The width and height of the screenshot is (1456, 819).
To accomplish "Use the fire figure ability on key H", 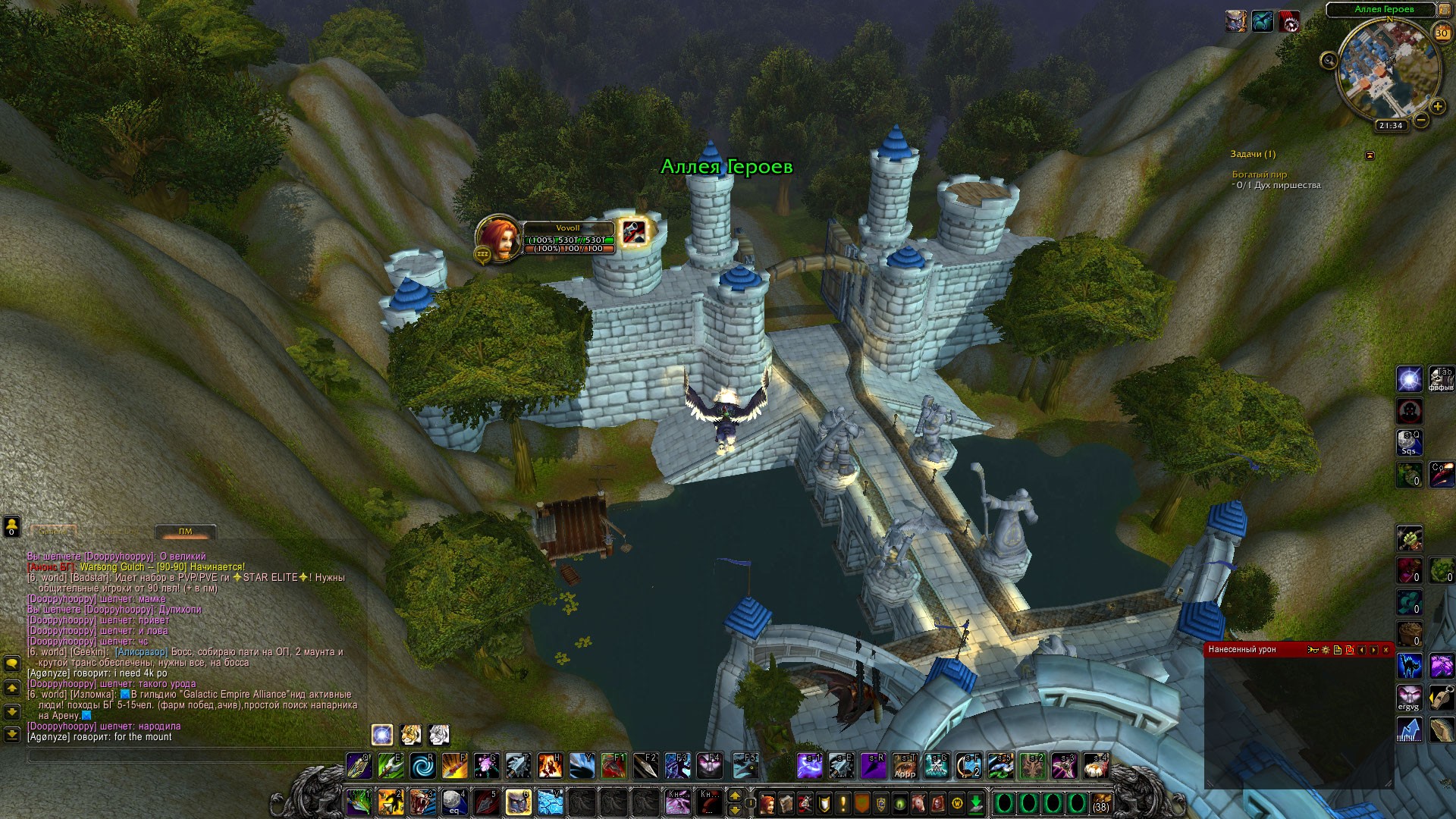I will pos(550,766).
